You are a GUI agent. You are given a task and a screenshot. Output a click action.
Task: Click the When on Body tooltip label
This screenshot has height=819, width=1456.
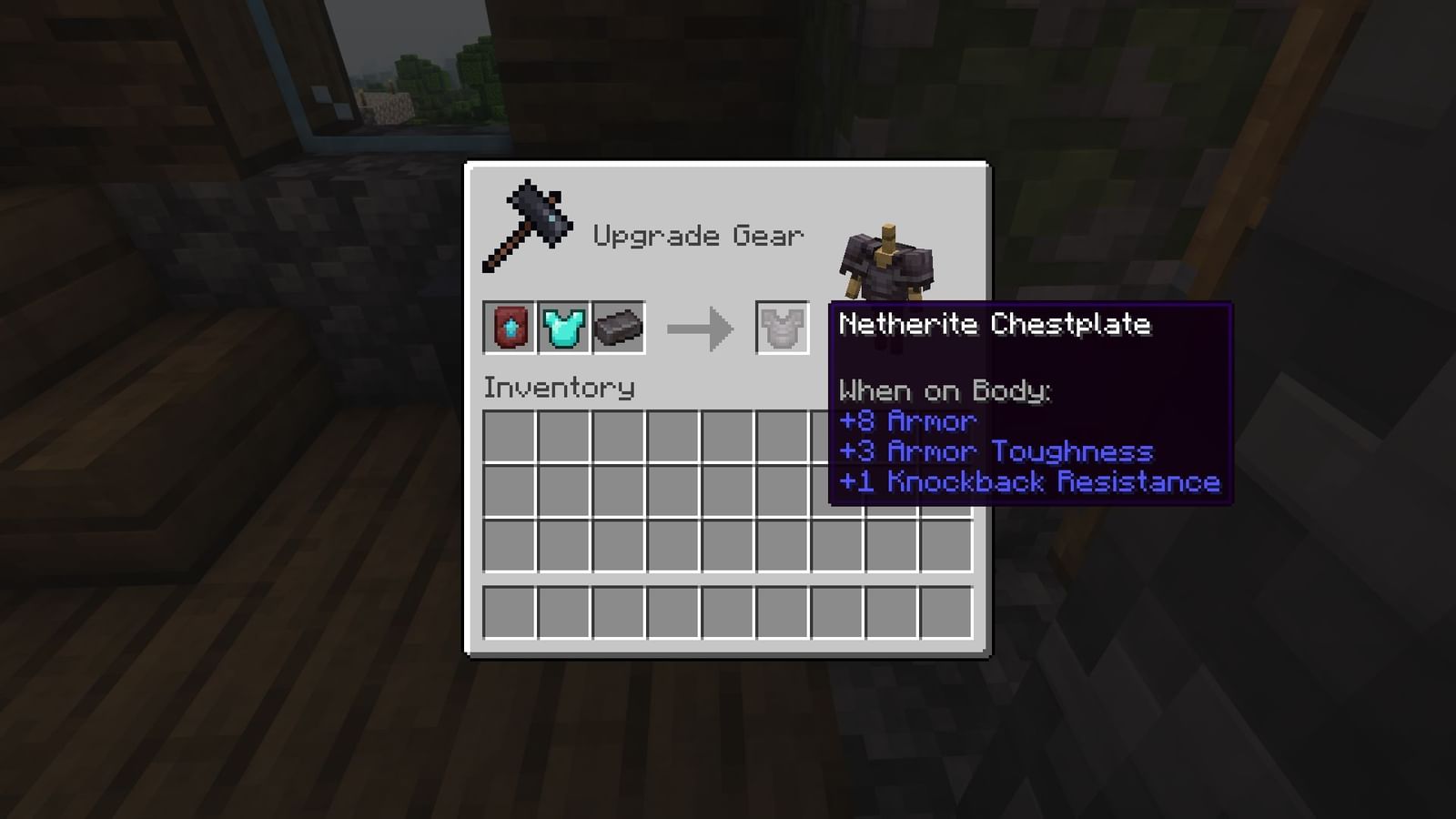pyautogui.click(x=945, y=391)
